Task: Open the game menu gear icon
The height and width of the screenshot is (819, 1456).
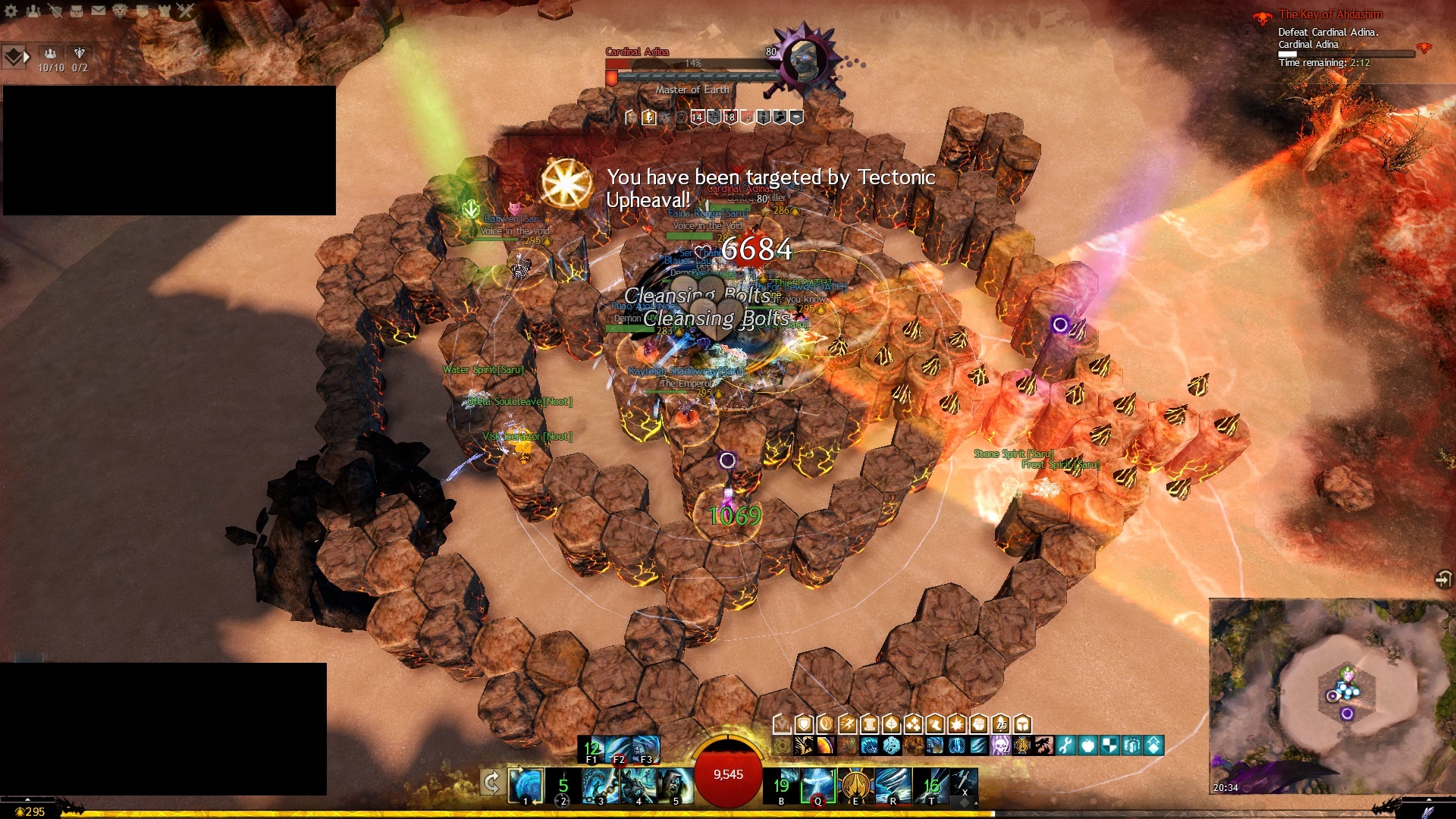Action: pyautogui.click(x=11, y=11)
